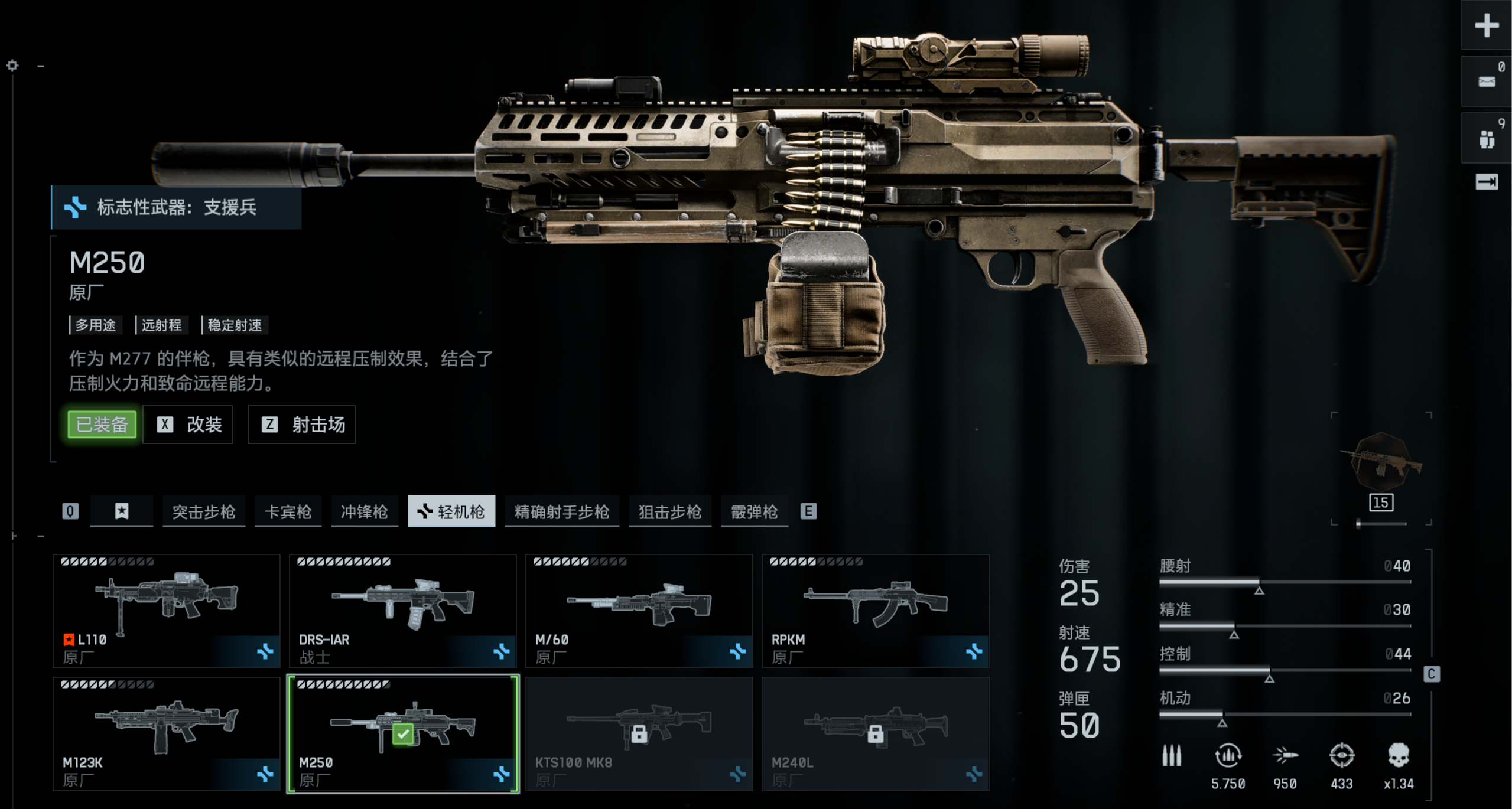Image resolution: width=1512 pixels, height=809 pixels.
Task: Open the 改装 weapon modification screen
Action: coord(188,425)
